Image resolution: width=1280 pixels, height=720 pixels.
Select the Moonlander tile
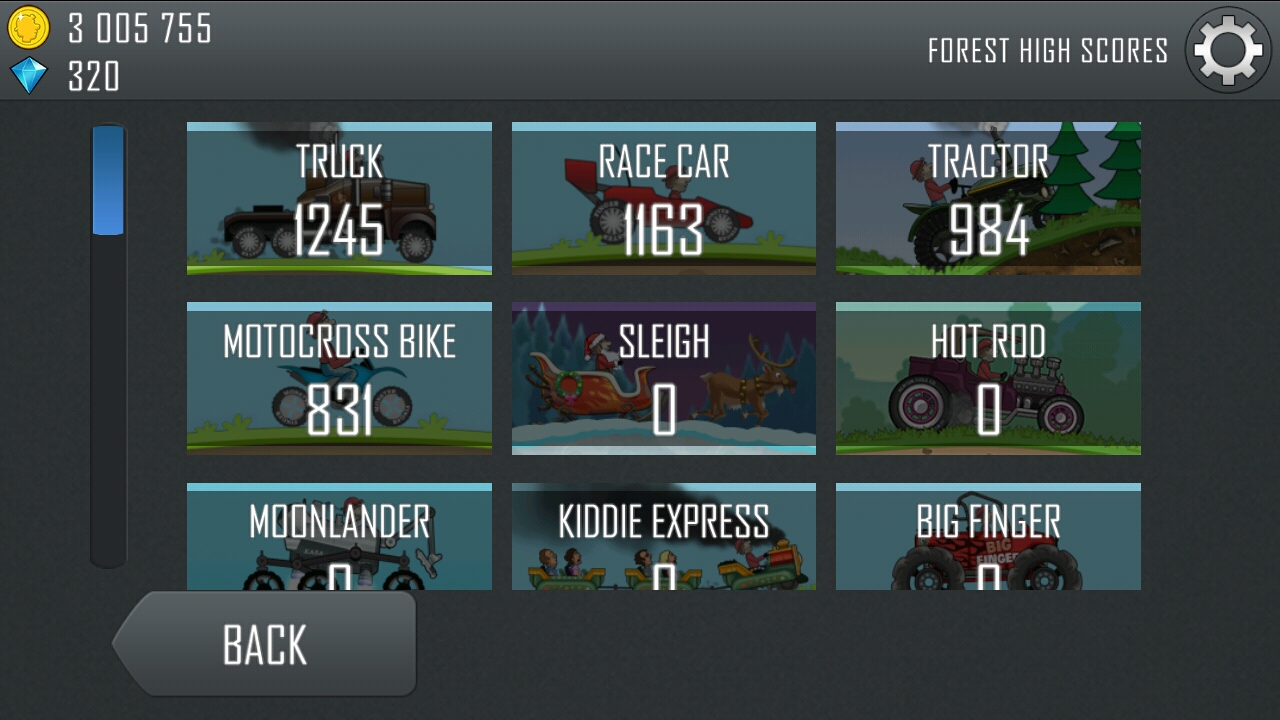(x=339, y=537)
